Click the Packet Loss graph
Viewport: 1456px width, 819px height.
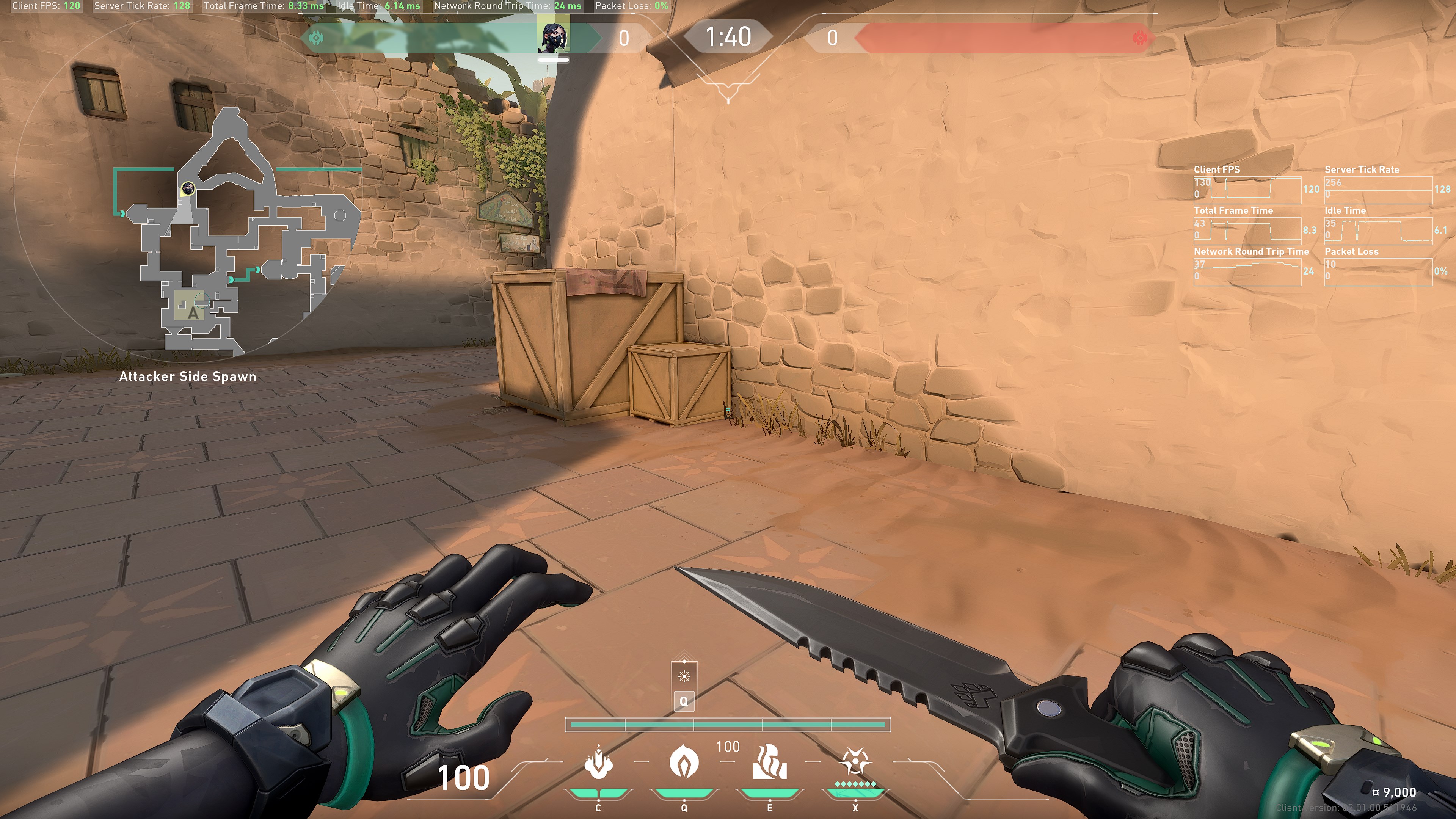coord(1378,272)
